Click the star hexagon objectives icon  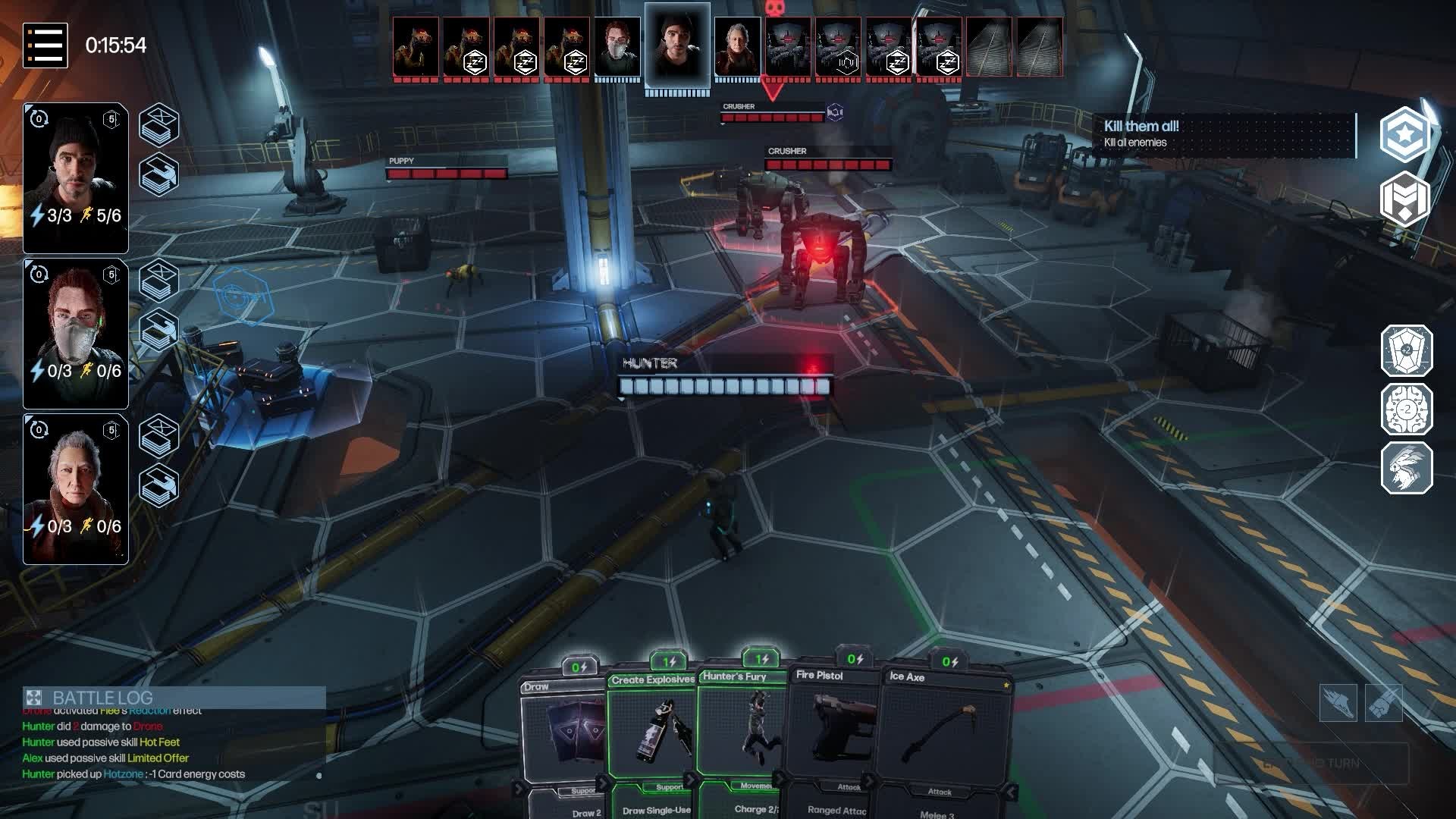click(x=1405, y=134)
